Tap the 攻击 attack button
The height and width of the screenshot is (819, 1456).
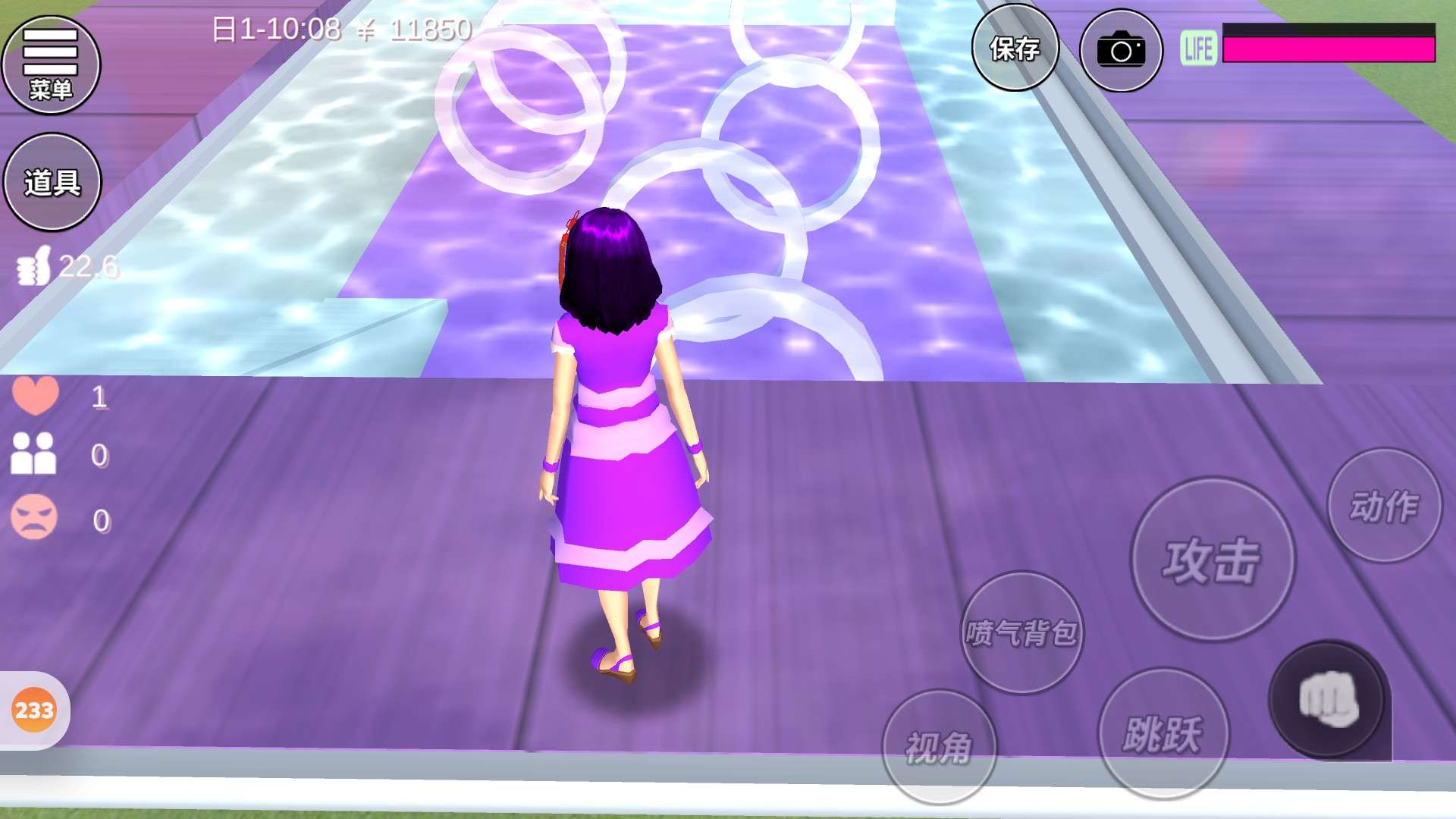click(x=1212, y=560)
